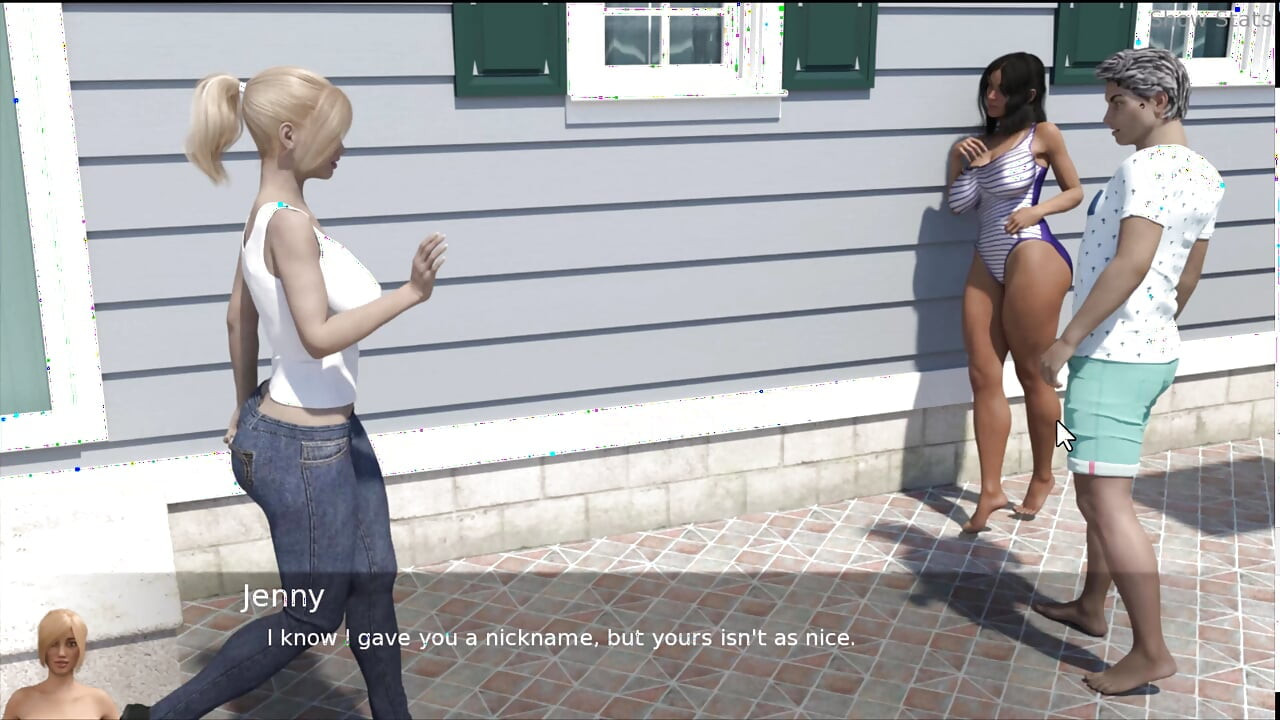Click the nickname dialogue line text
Image resolution: width=1280 pixels, height=720 pixels.
[560, 637]
